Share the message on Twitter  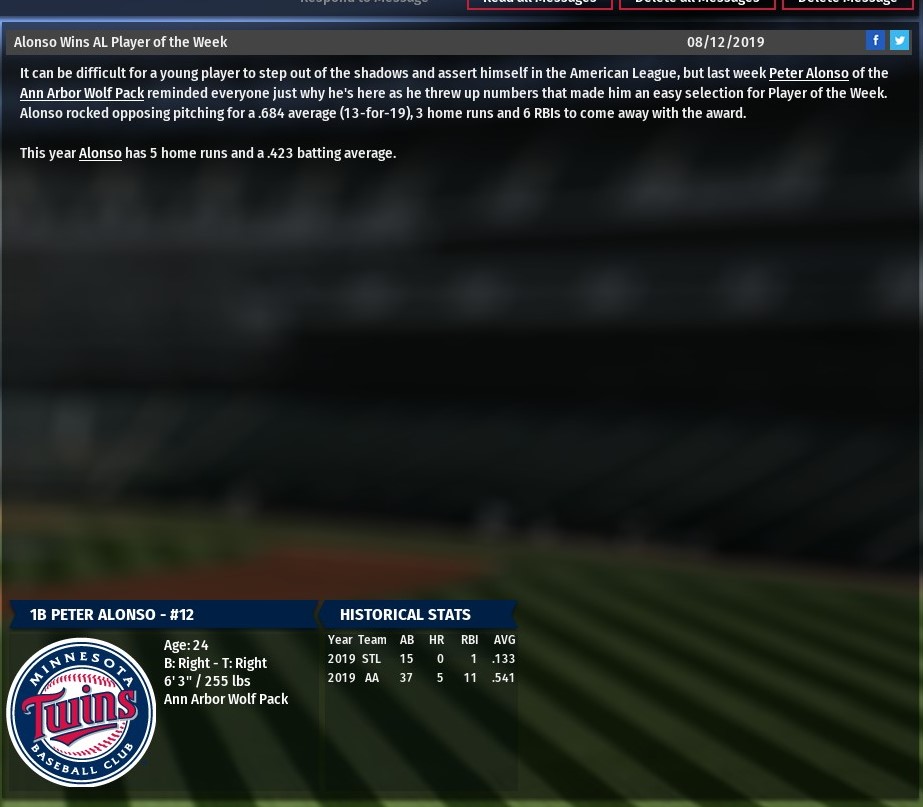pos(899,40)
